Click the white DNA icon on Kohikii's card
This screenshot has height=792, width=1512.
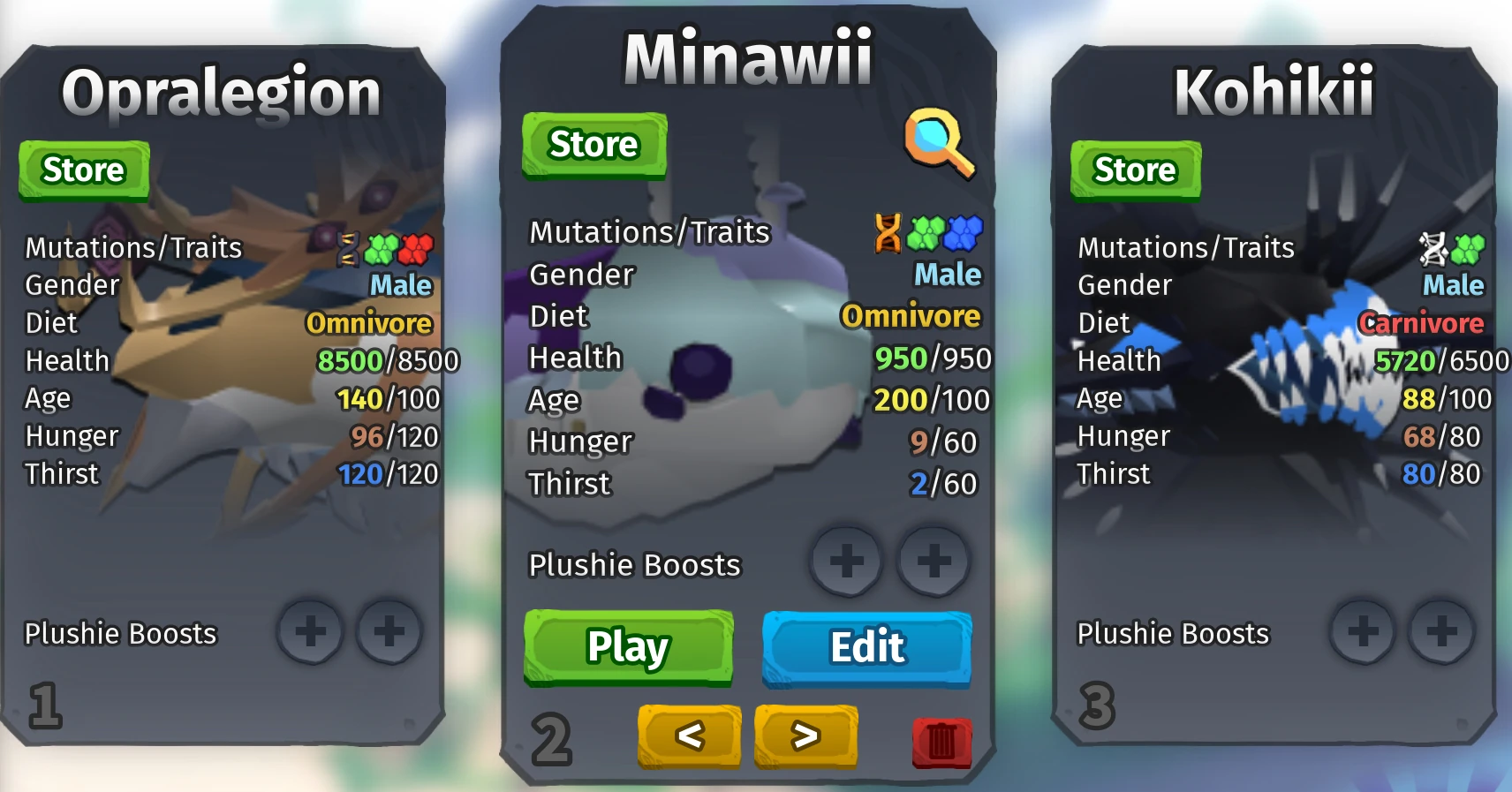click(x=1431, y=248)
